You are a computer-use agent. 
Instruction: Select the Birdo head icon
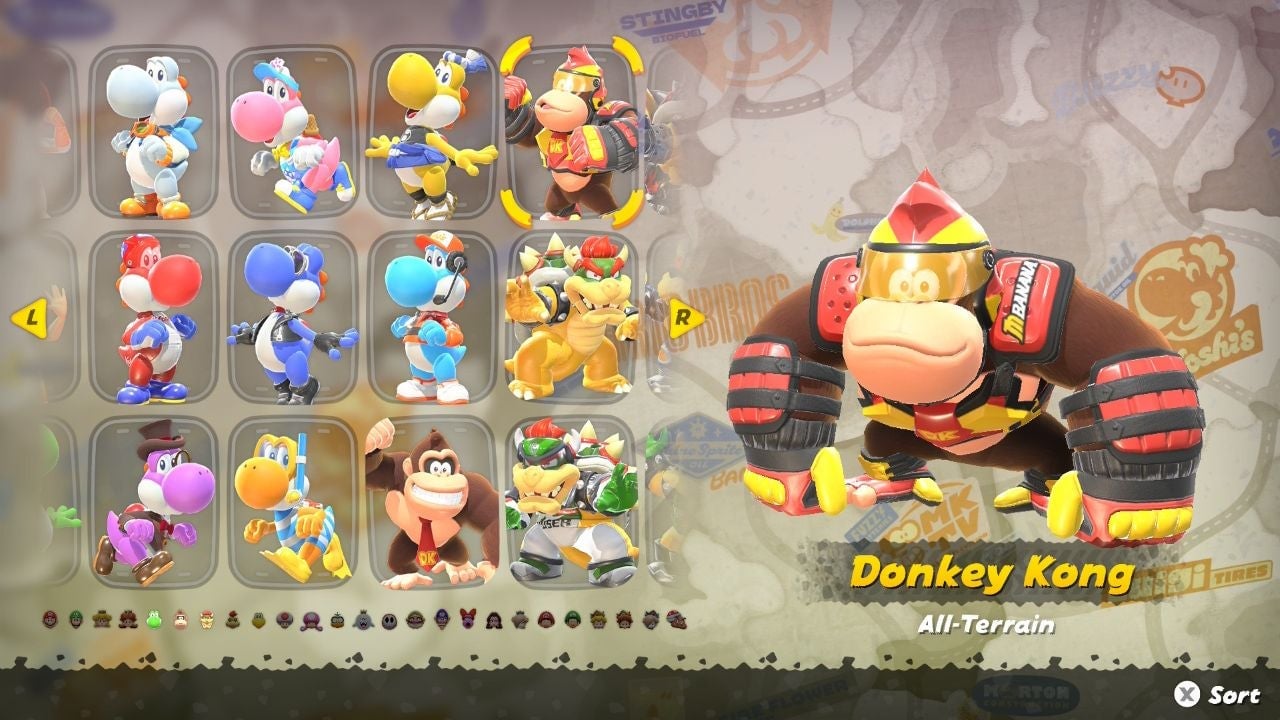click(x=470, y=620)
